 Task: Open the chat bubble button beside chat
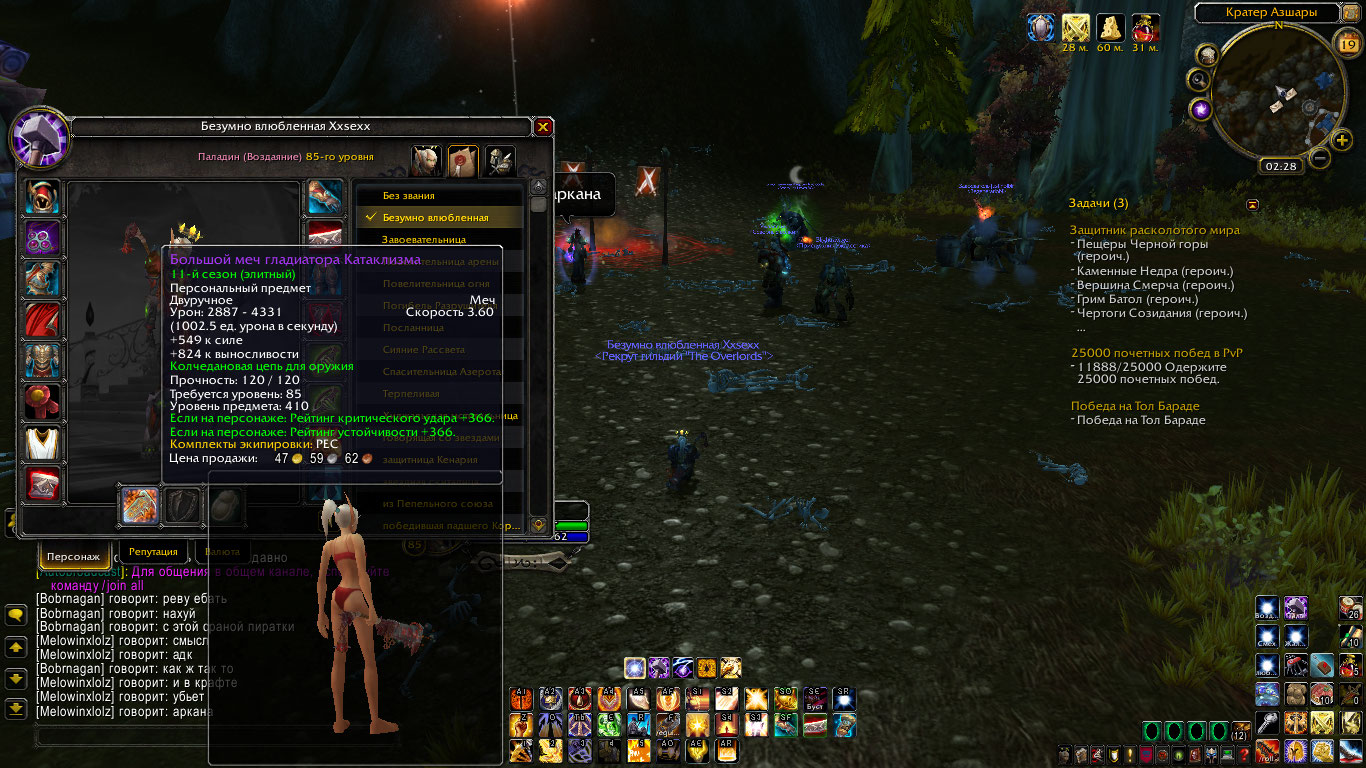click(x=15, y=616)
